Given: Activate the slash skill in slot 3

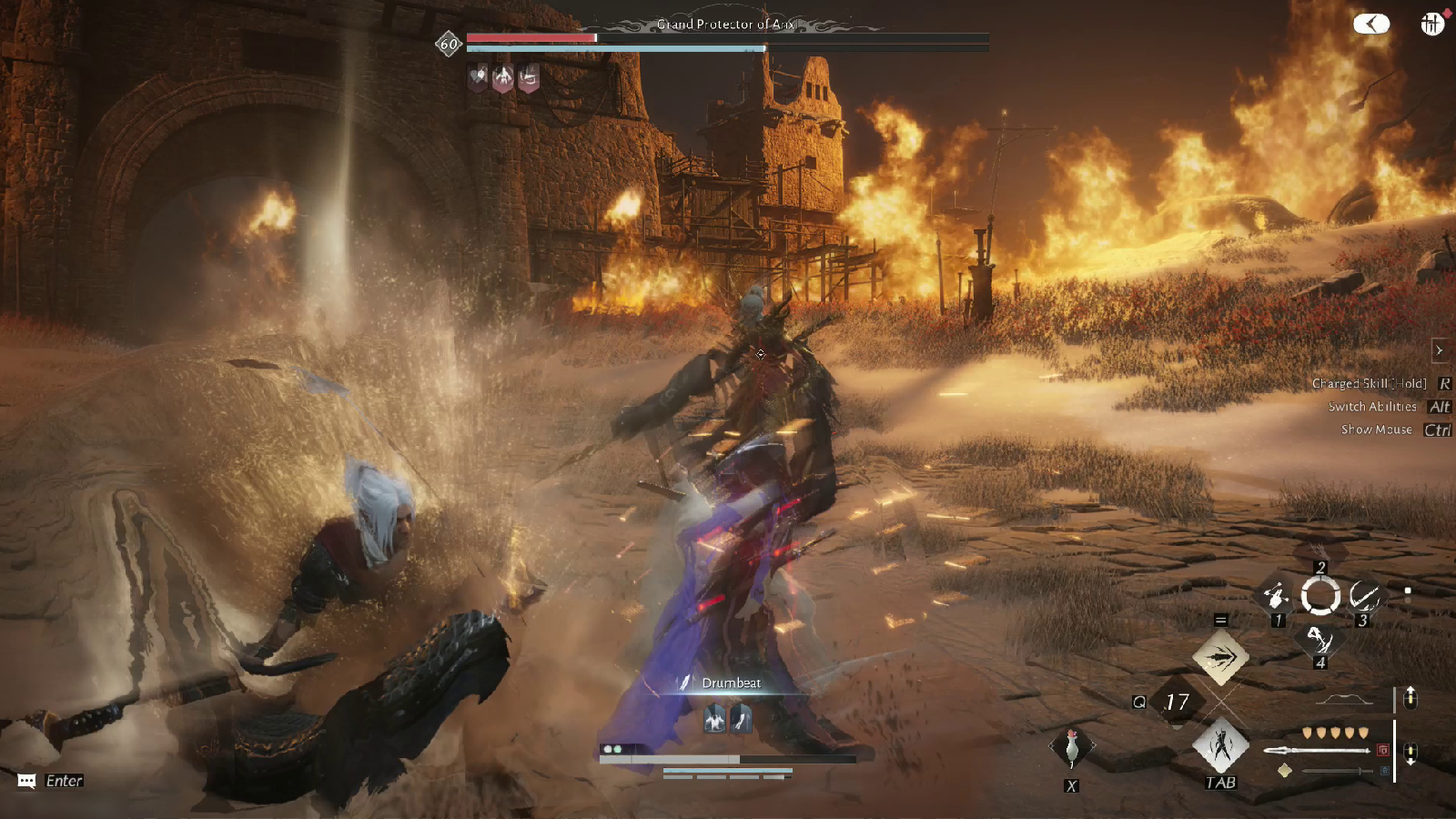Looking at the screenshot, I should point(1363,597).
